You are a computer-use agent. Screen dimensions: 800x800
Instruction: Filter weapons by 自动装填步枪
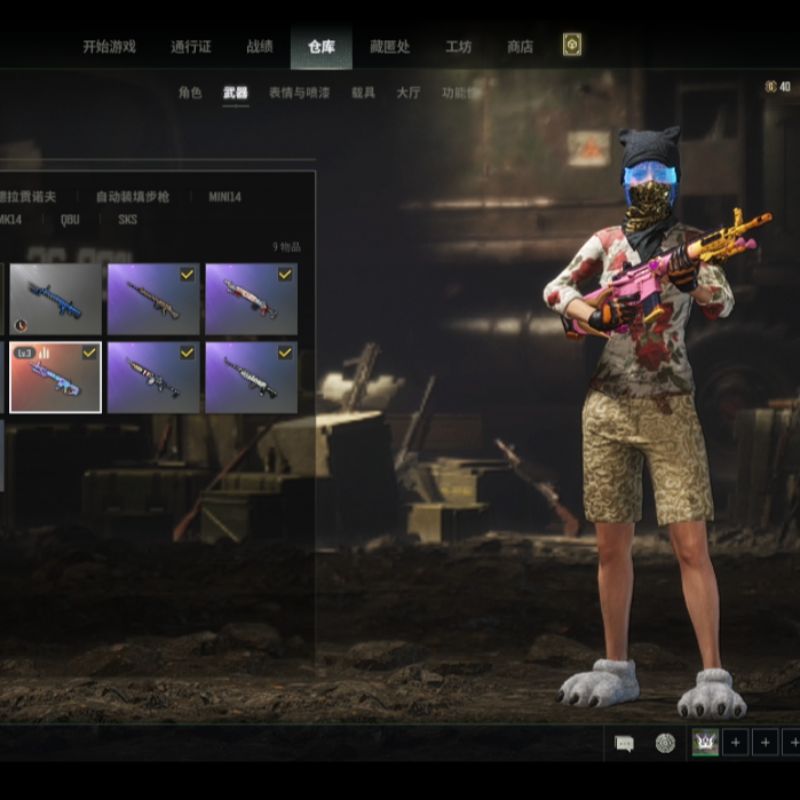coord(133,197)
